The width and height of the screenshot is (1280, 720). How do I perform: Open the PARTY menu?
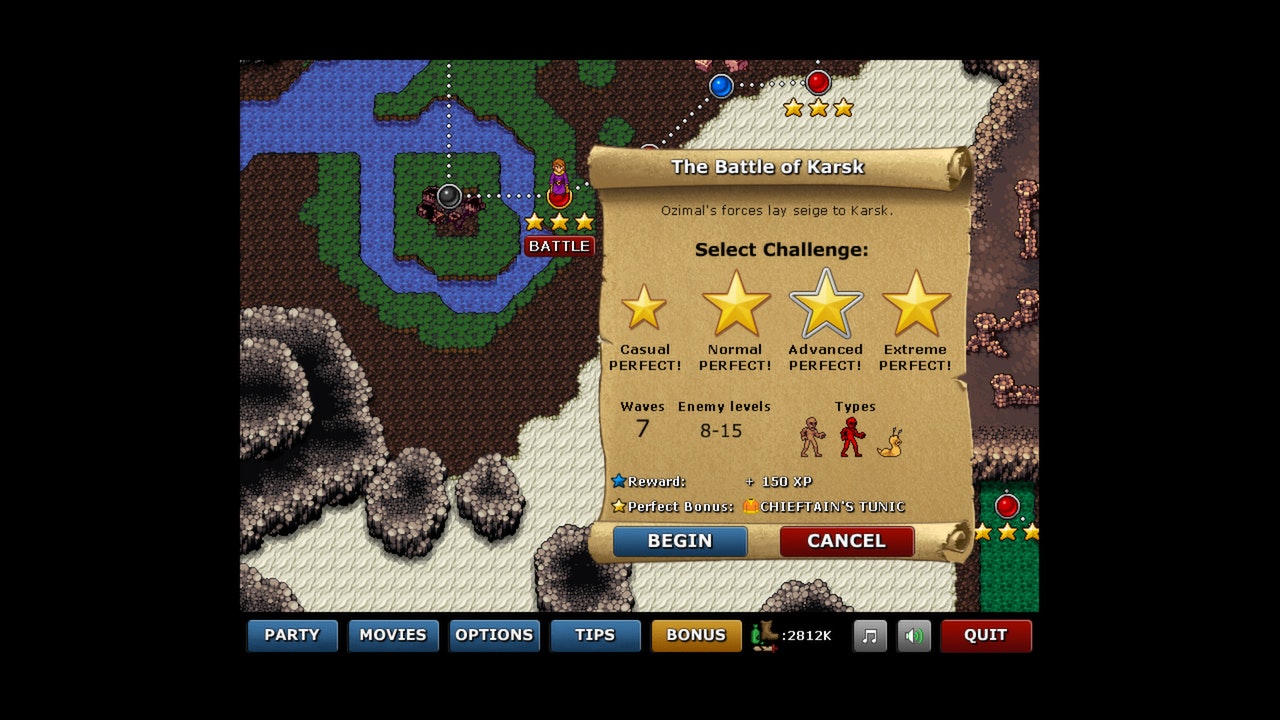point(292,635)
